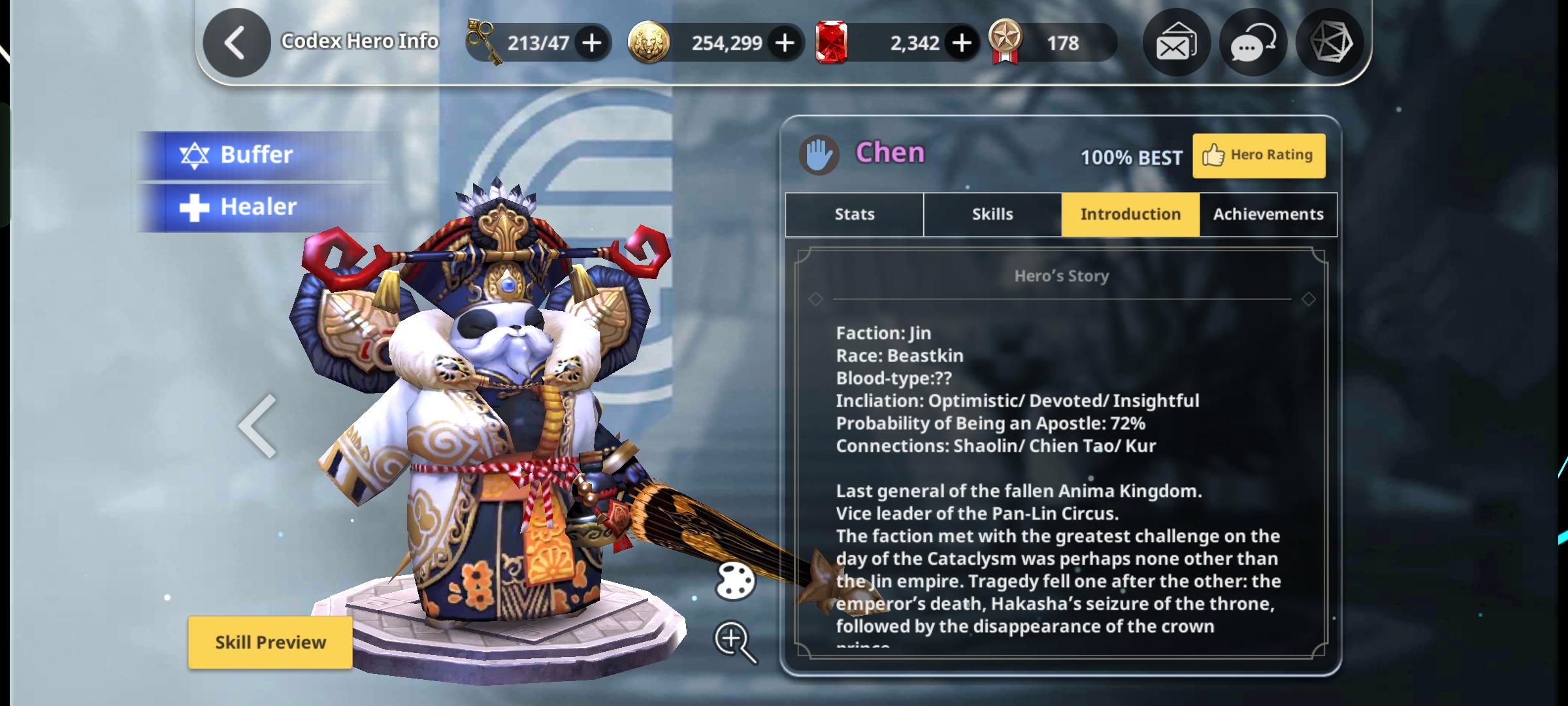Click the Hero Rating button

[x=1259, y=156]
